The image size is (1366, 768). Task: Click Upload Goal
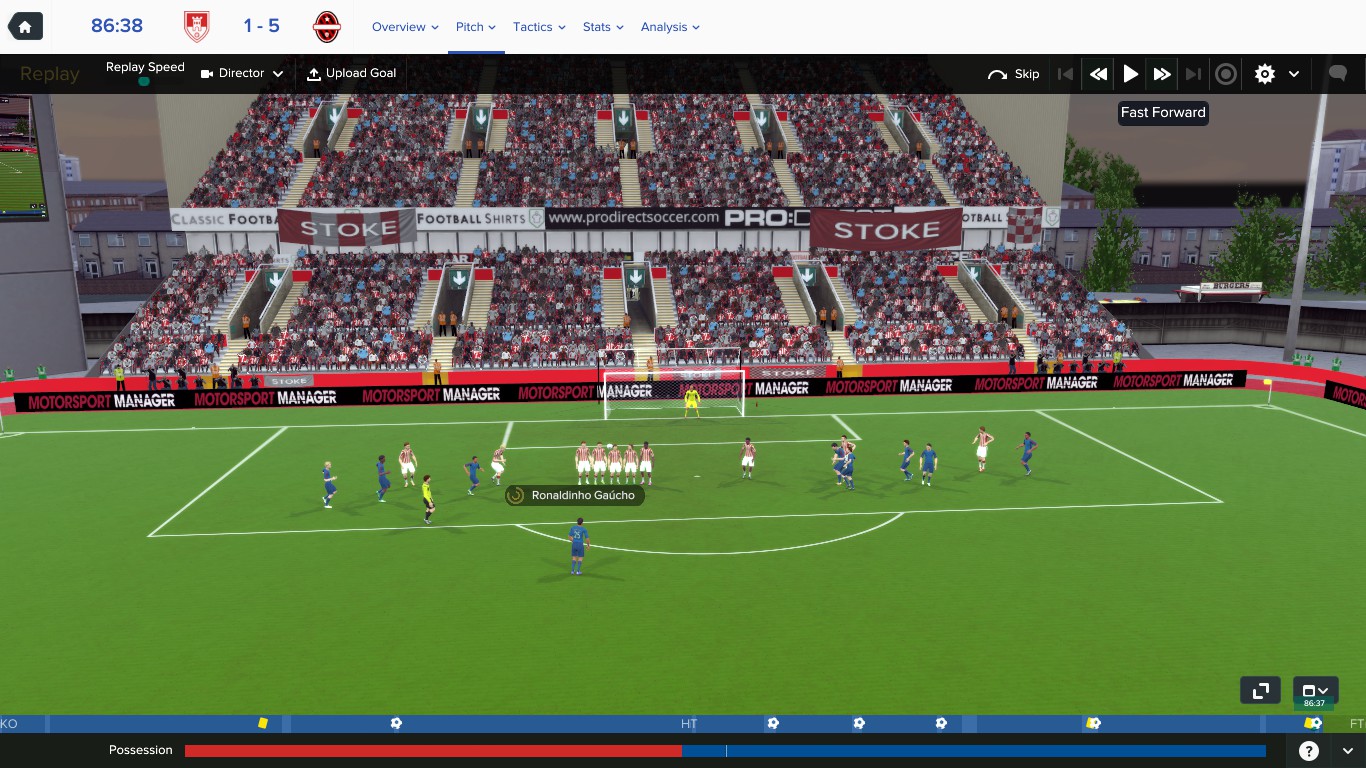point(352,73)
